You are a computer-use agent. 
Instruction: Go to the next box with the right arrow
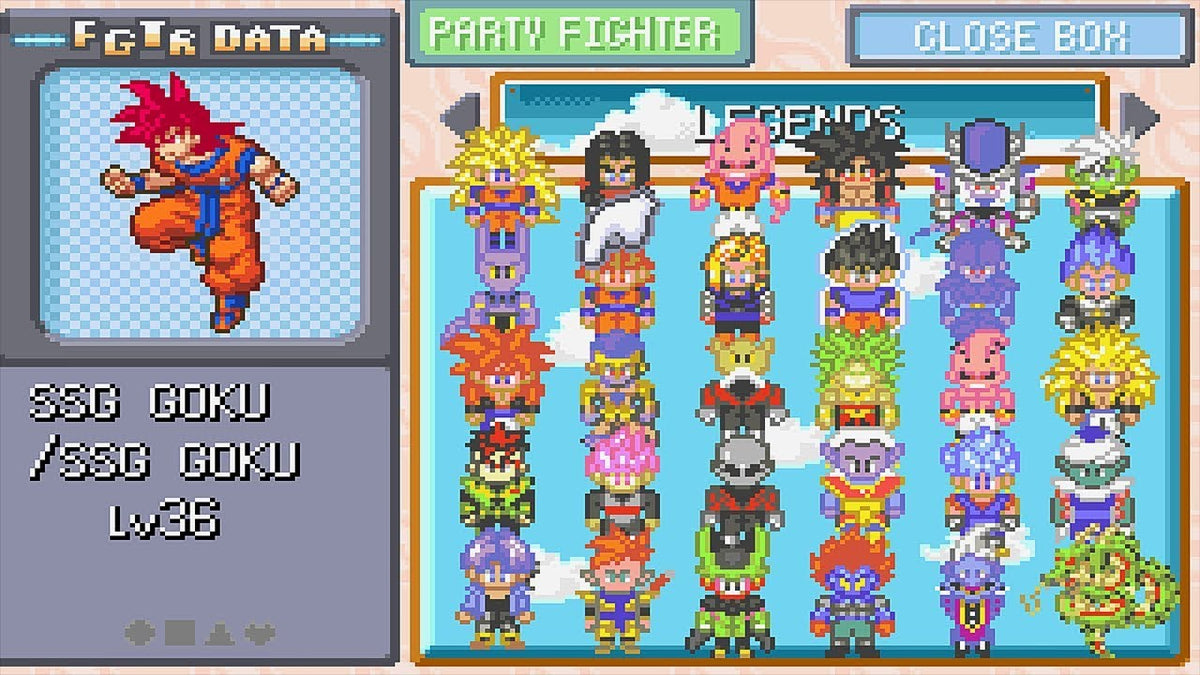tap(1138, 113)
